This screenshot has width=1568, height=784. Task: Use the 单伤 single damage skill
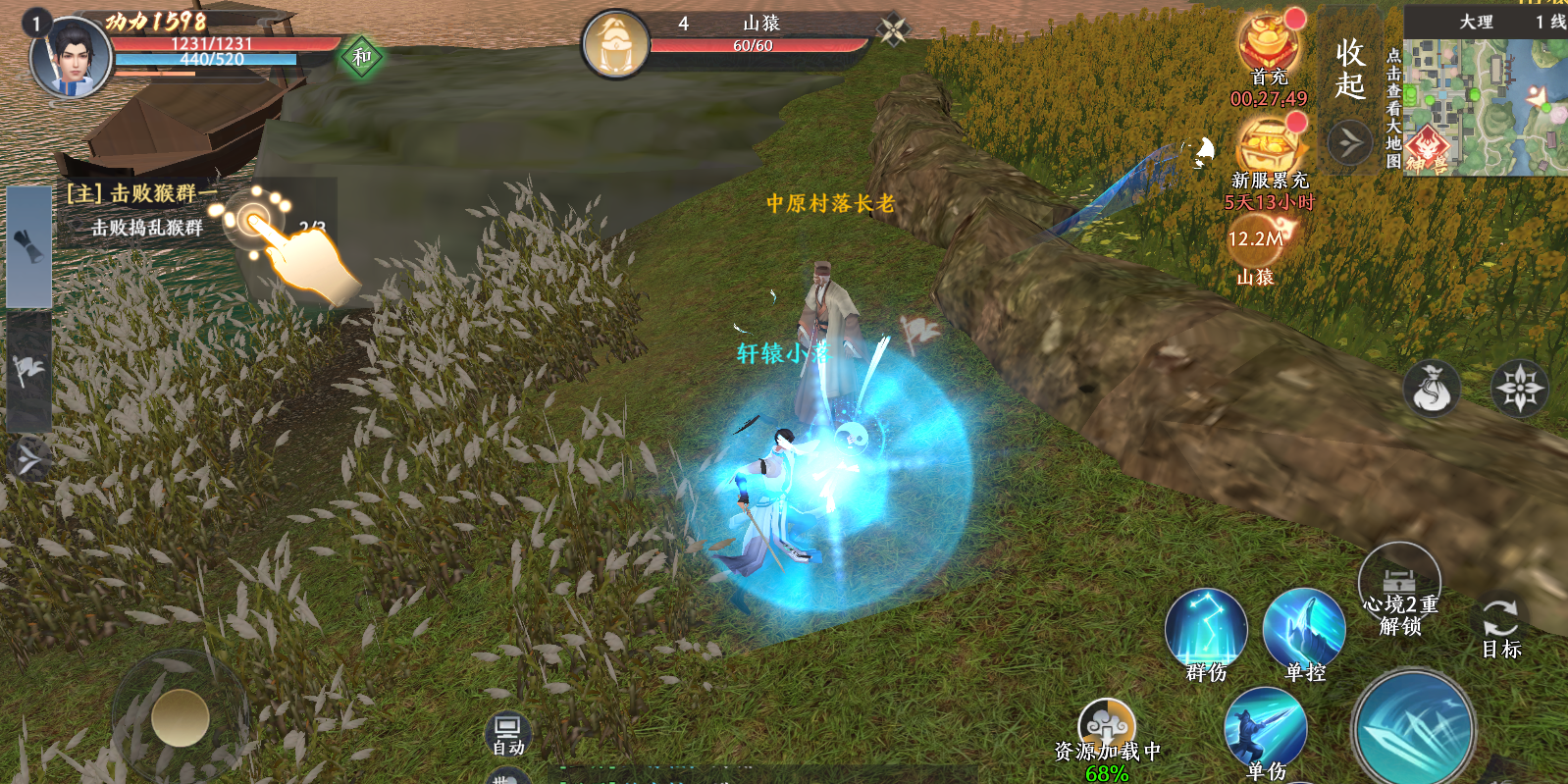[x=1265, y=729]
